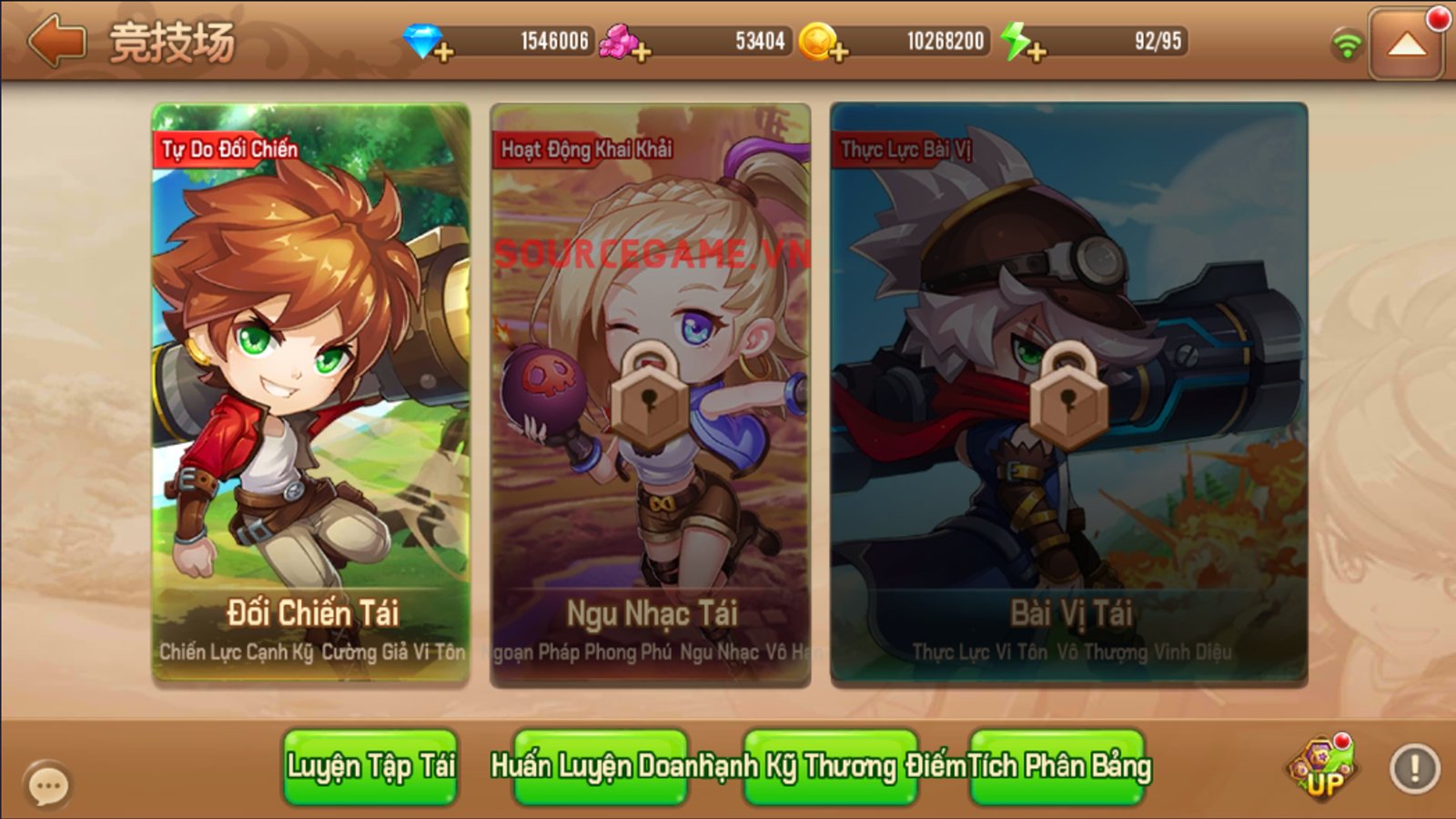The image size is (1456, 819).
Task: Open Luyện Tập Tái practice mode
Action: [x=370, y=766]
